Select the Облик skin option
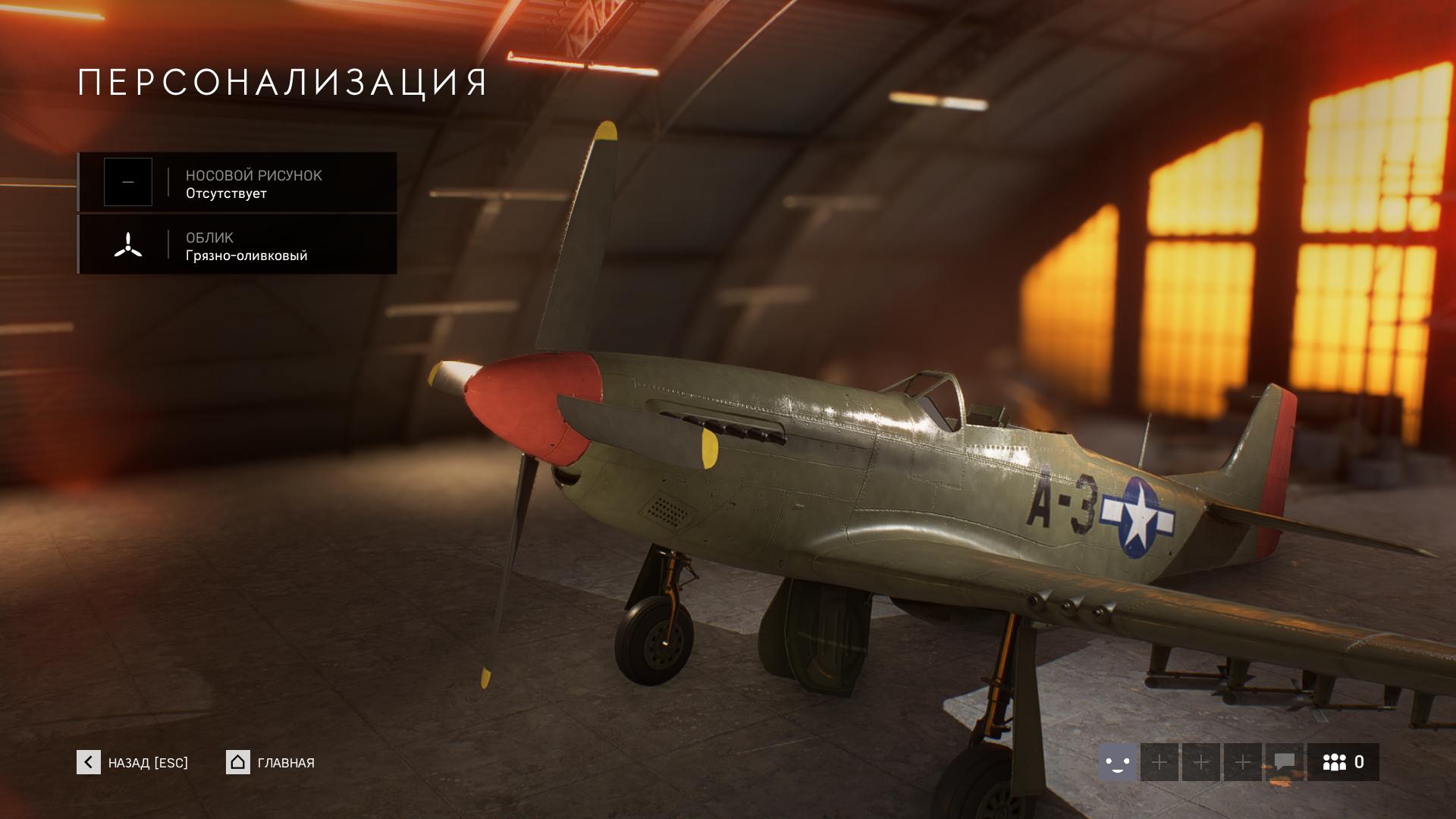 (x=237, y=244)
